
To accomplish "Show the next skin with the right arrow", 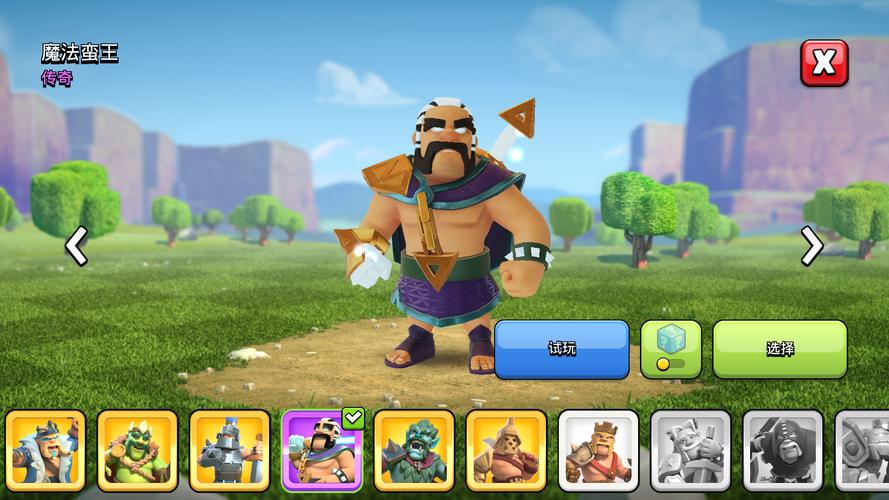I will coord(812,246).
